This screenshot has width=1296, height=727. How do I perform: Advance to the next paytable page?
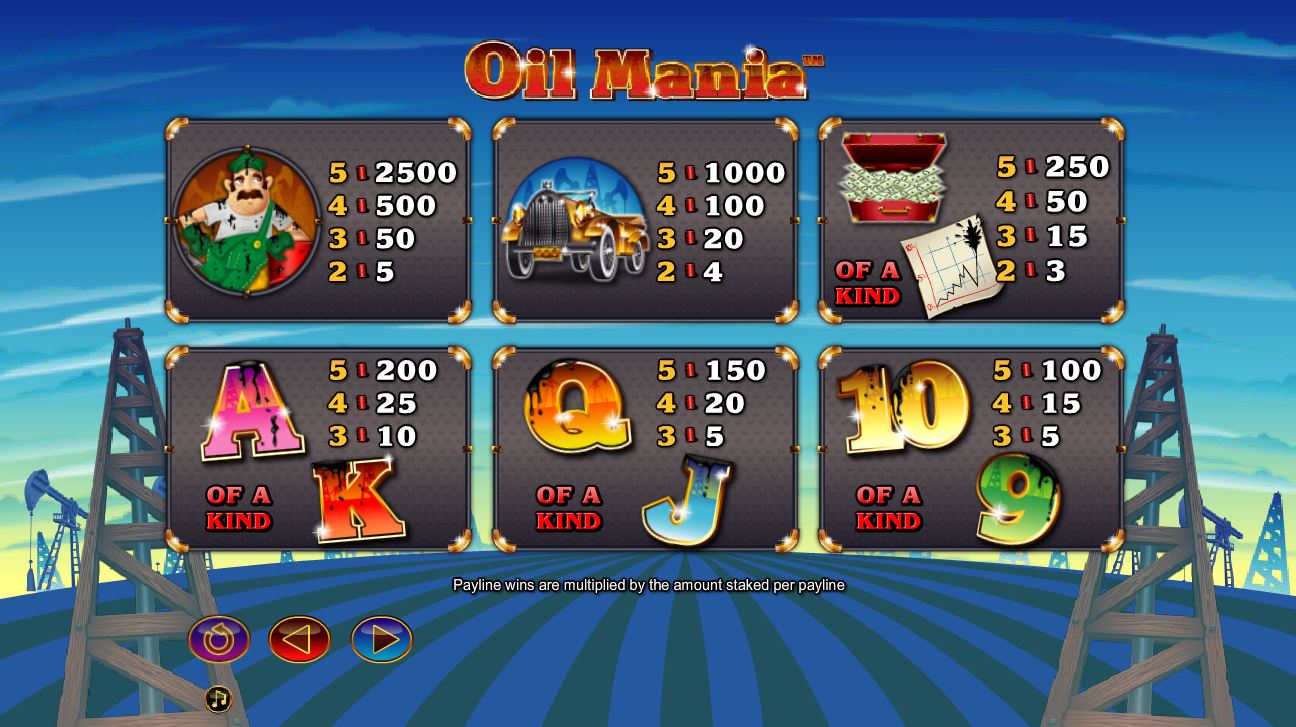click(x=381, y=639)
